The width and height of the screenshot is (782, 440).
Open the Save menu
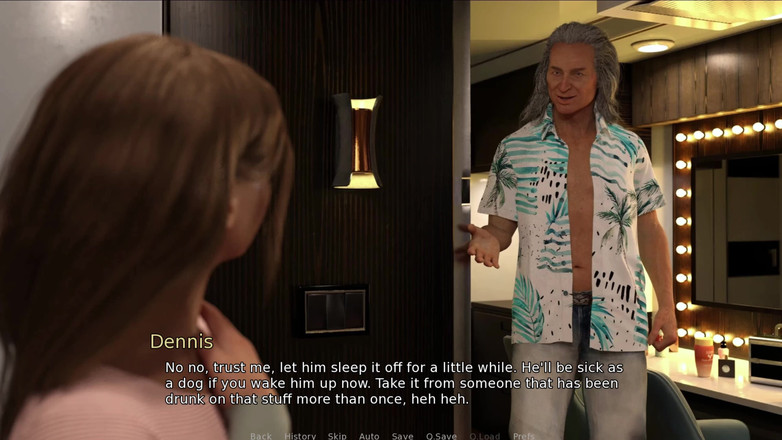click(402, 436)
